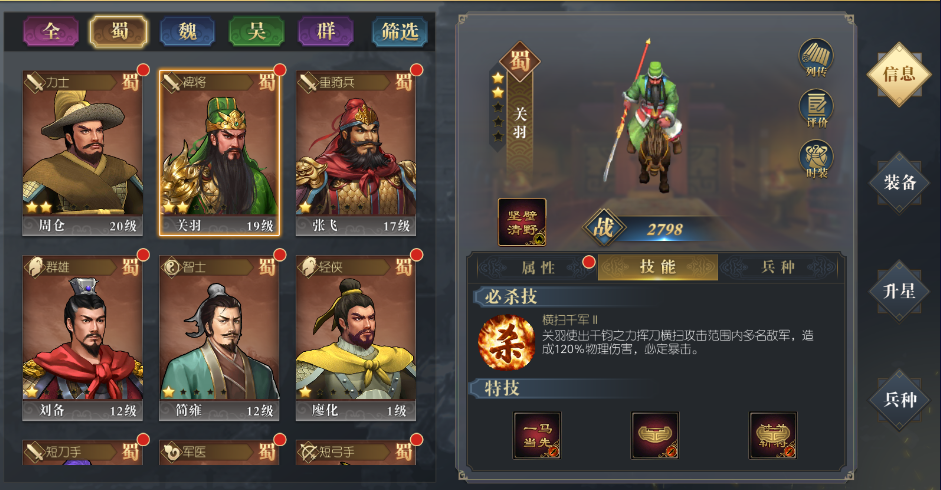
Task: Open the 时装 costume icon
Action: pyautogui.click(x=816, y=159)
